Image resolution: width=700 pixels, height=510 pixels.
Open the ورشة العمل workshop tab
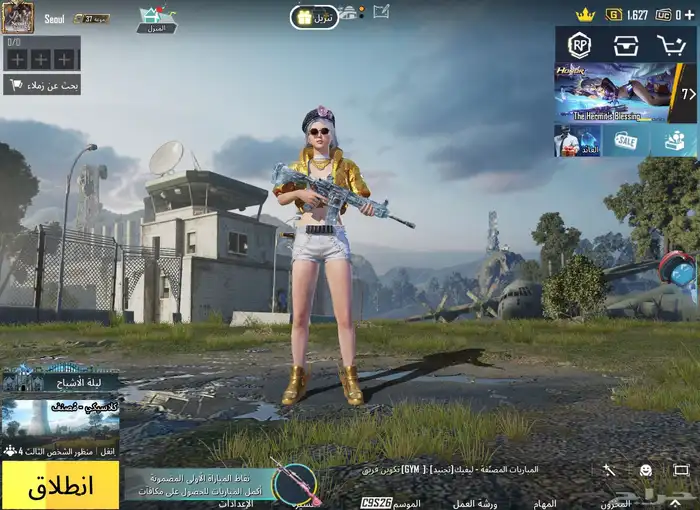point(477,503)
